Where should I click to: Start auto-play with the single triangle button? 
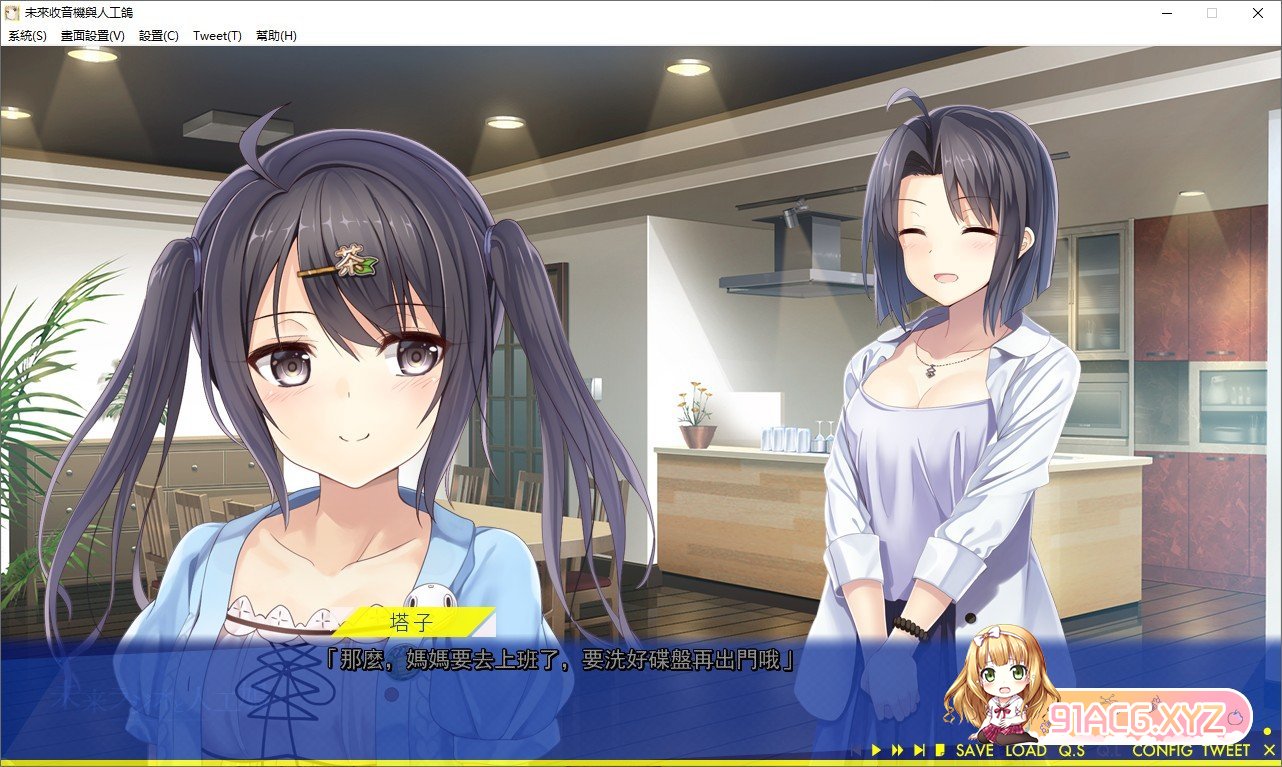[x=876, y=750]
